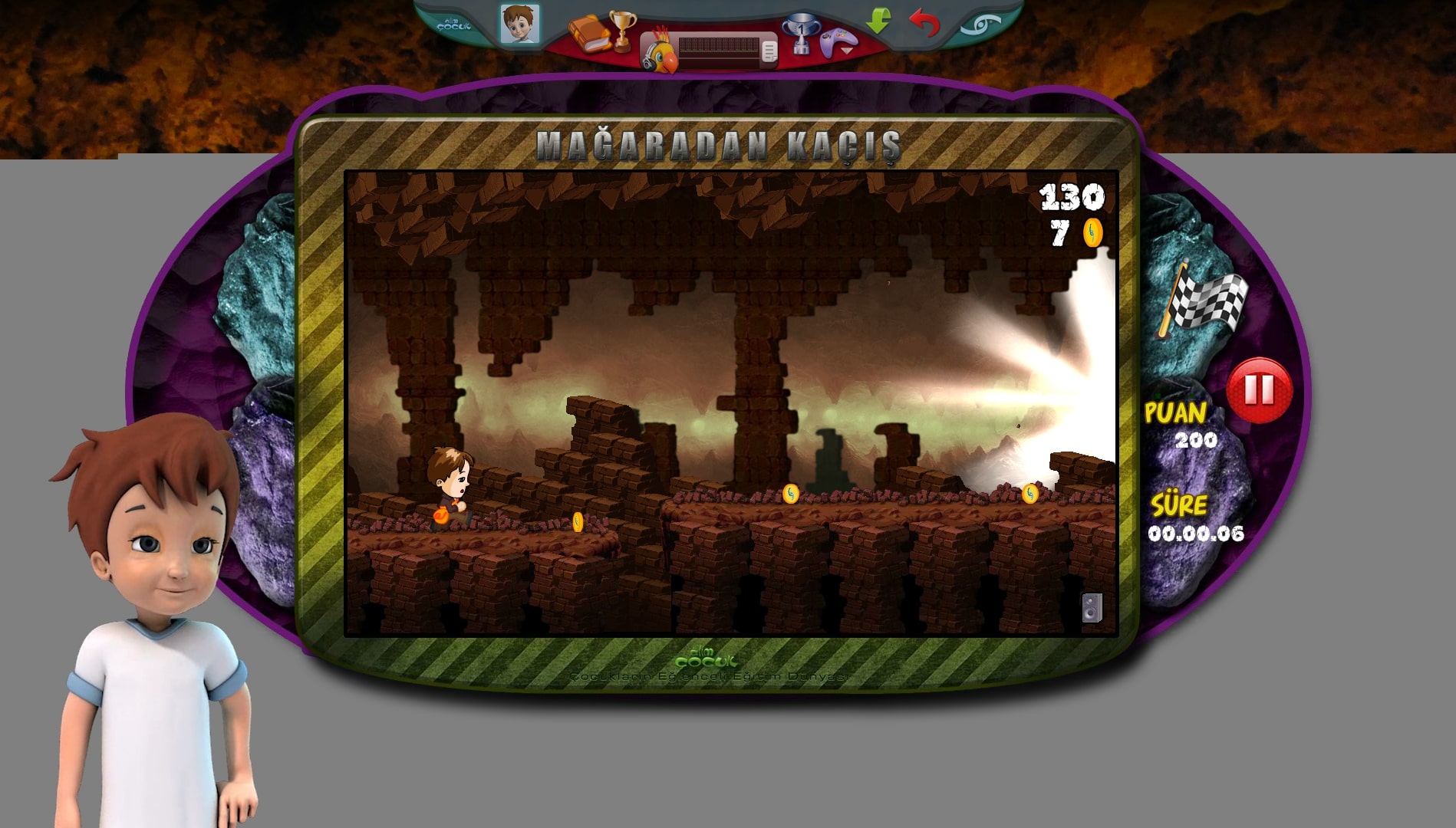Viewport: 1456px width, 828px height.
Task: Open the orange book icon
Action: click(x=588, y=34)
